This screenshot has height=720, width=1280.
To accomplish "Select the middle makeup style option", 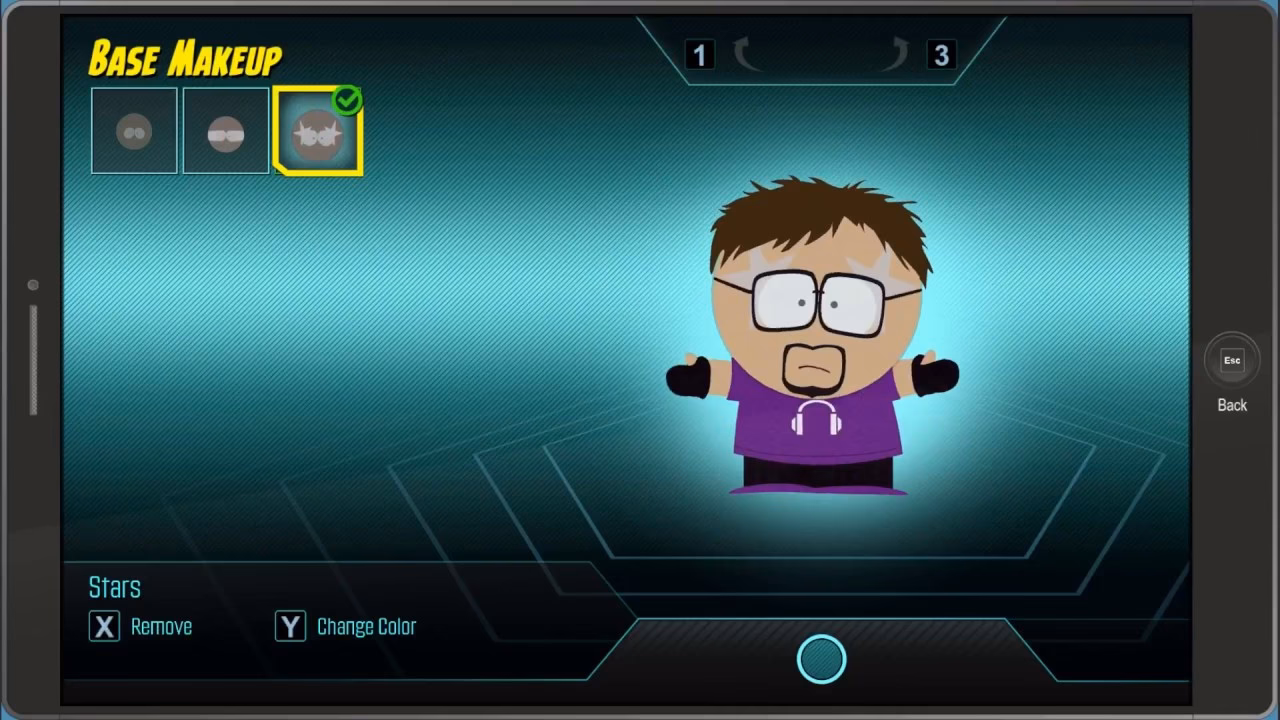I will coord(225,130).
